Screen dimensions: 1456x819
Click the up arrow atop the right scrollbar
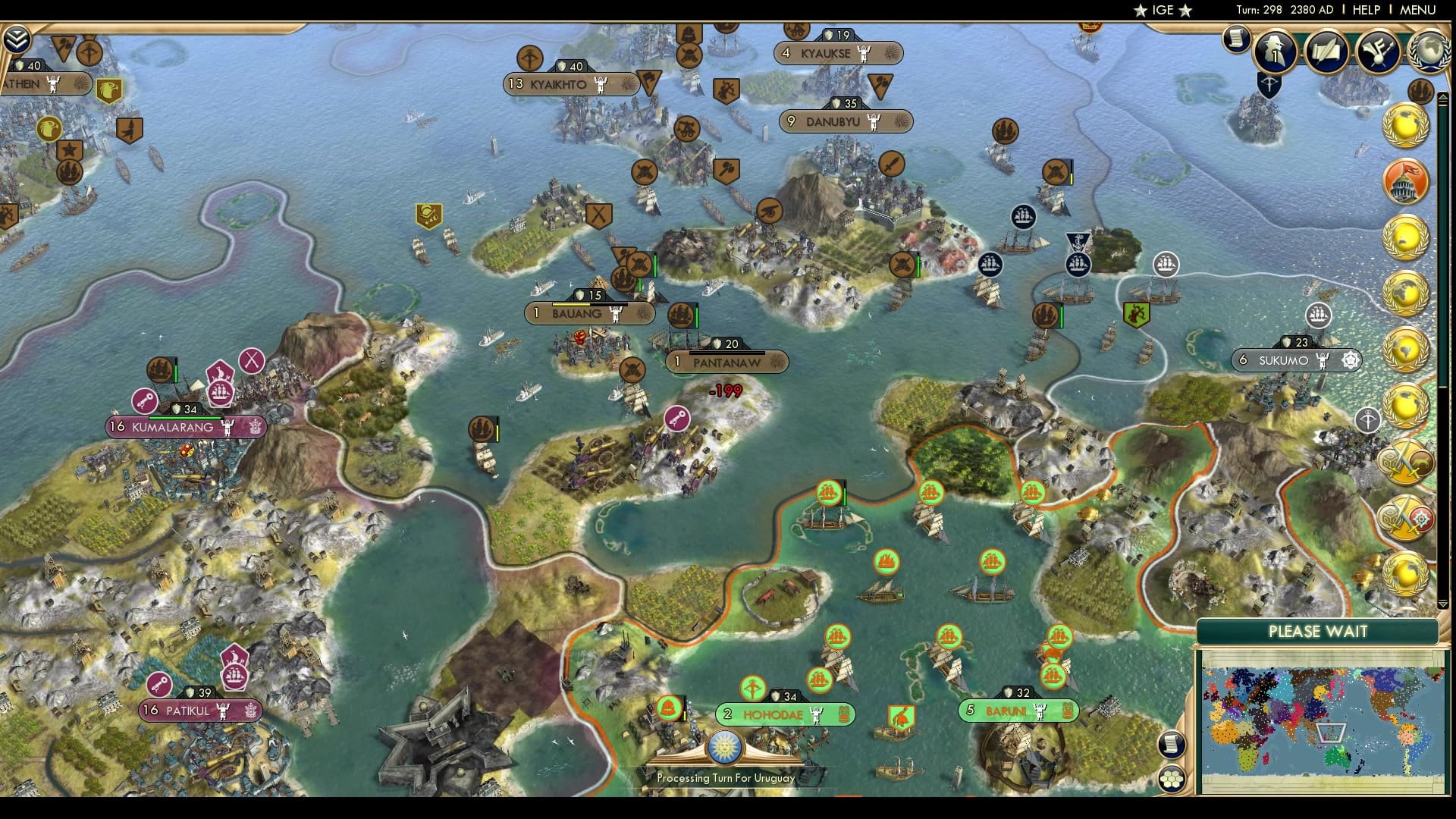click(x=1443, y=96)
